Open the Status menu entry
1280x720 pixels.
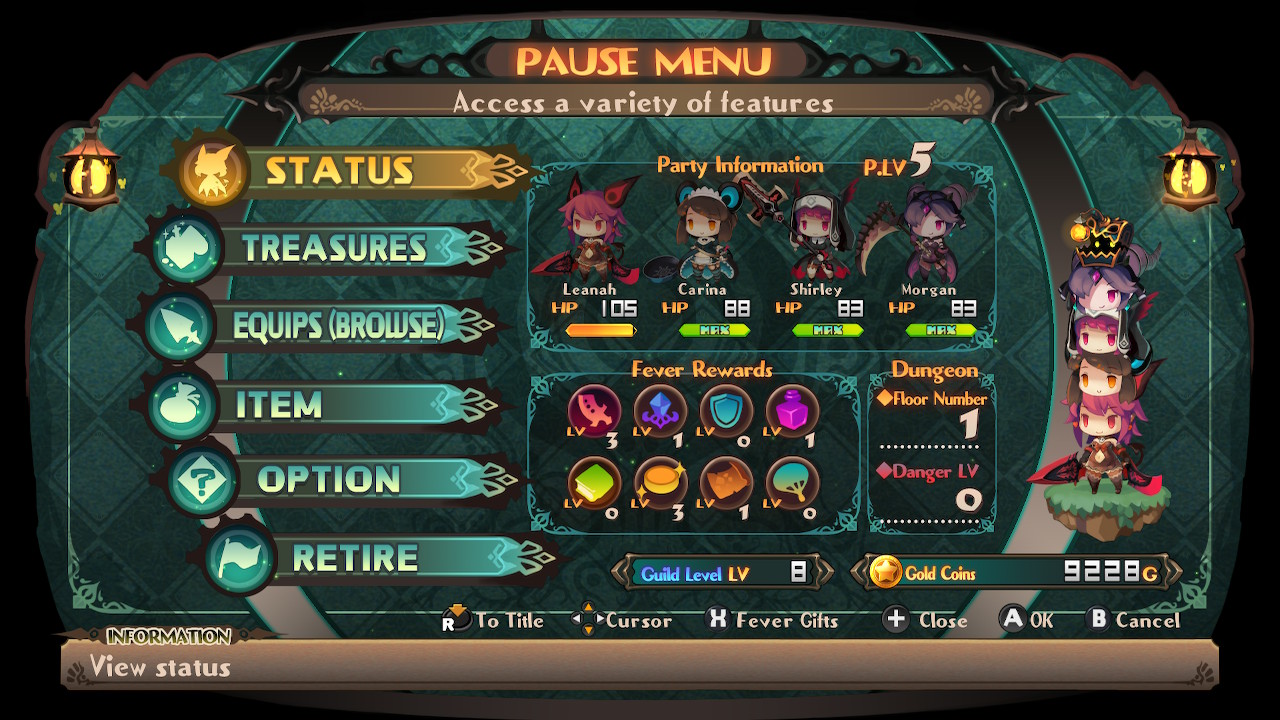[340, 171]
